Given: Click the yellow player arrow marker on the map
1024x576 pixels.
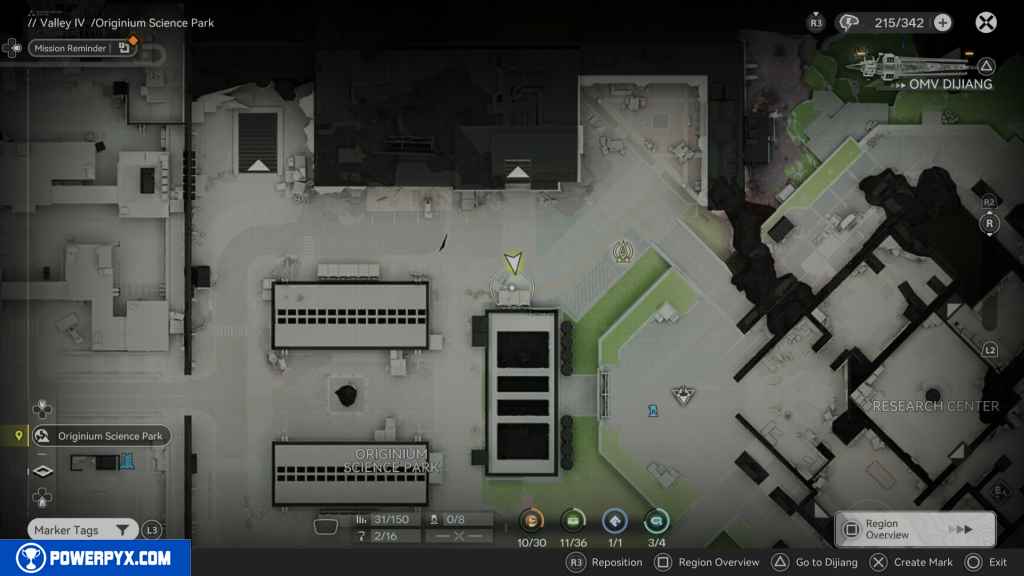Looking at the screenshot, I should pos(513,263).
